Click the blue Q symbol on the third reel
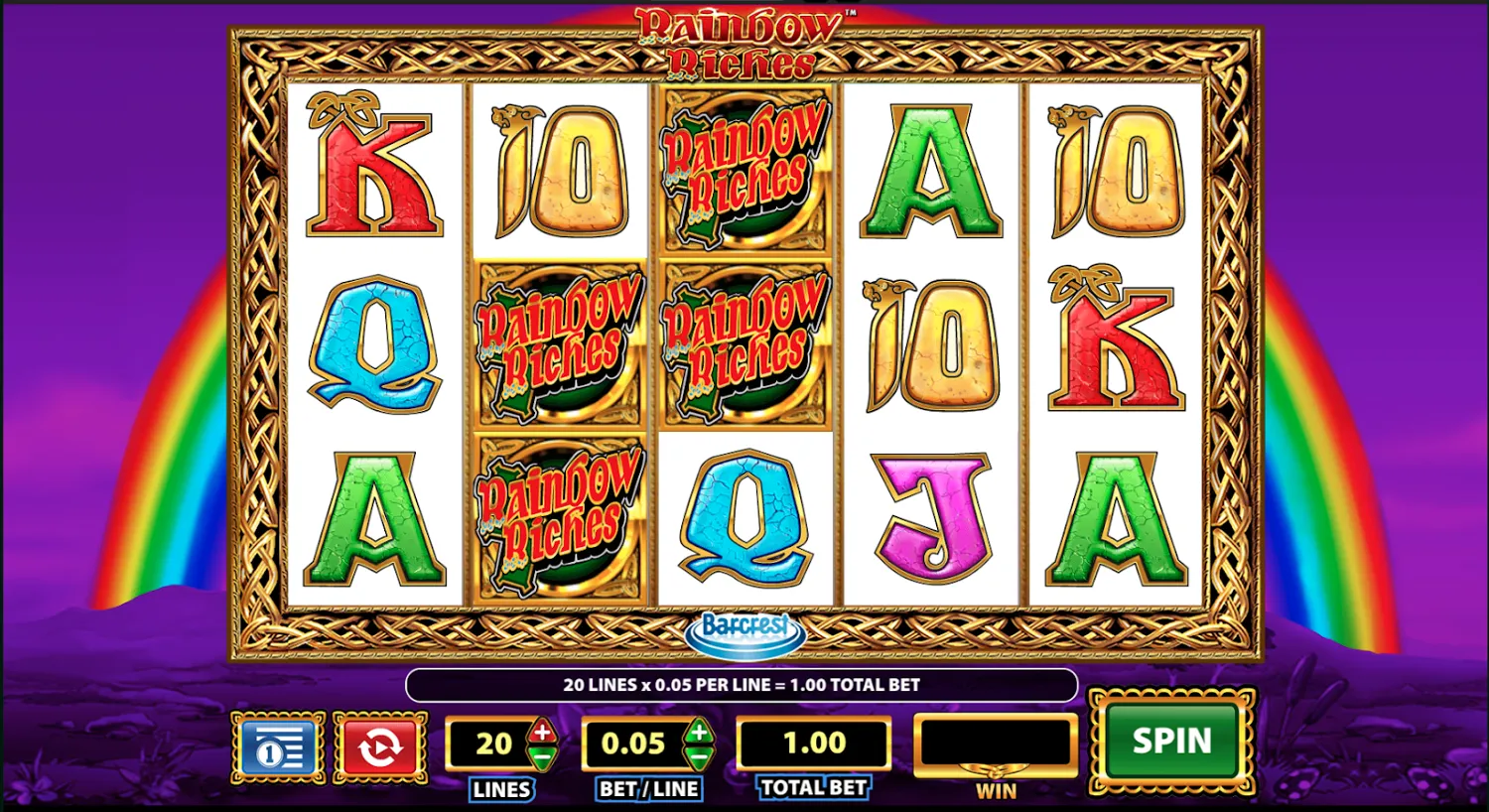1489x812 pixels. 743,516
